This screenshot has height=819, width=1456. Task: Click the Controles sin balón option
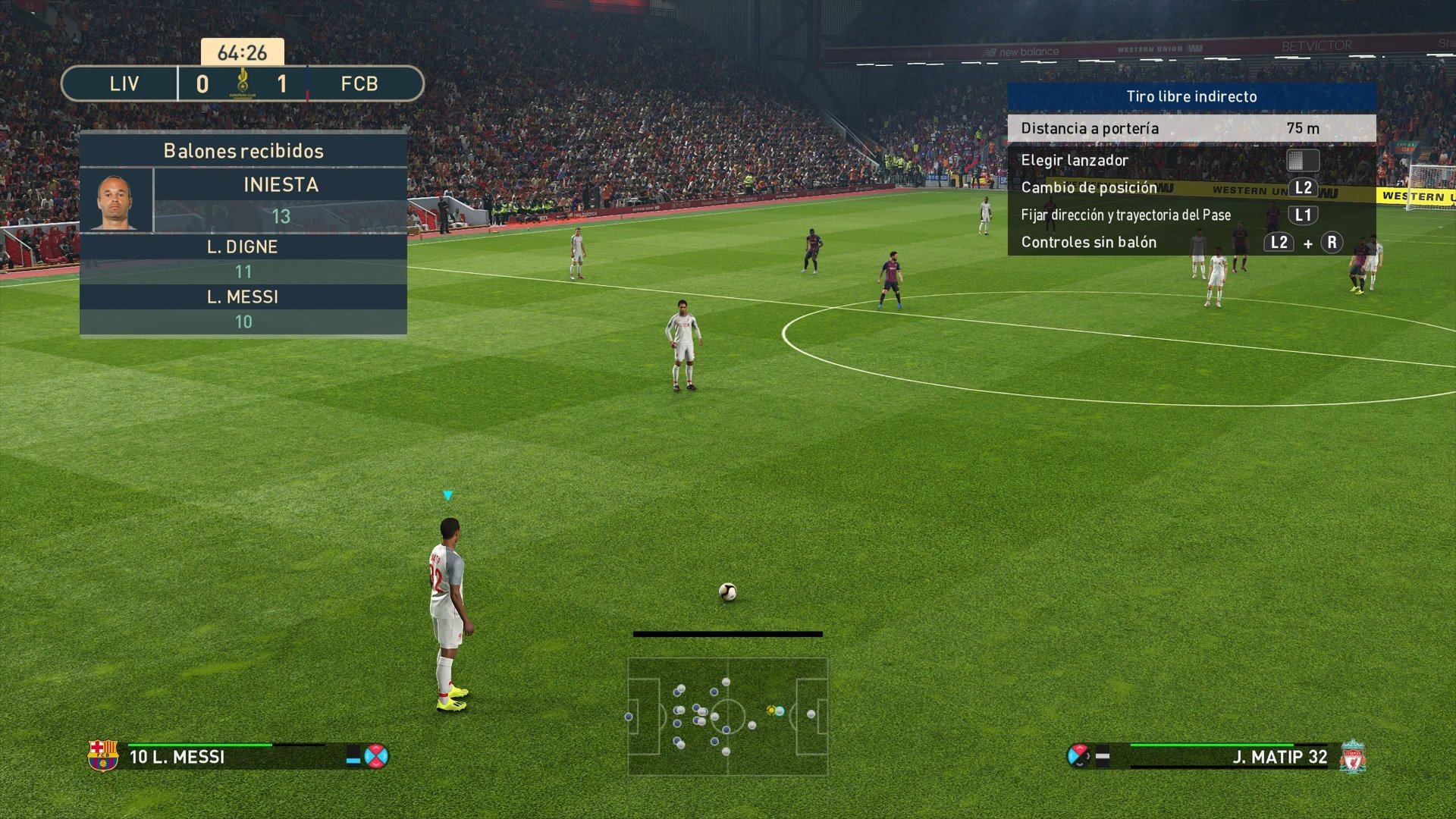coord(1088,242)
